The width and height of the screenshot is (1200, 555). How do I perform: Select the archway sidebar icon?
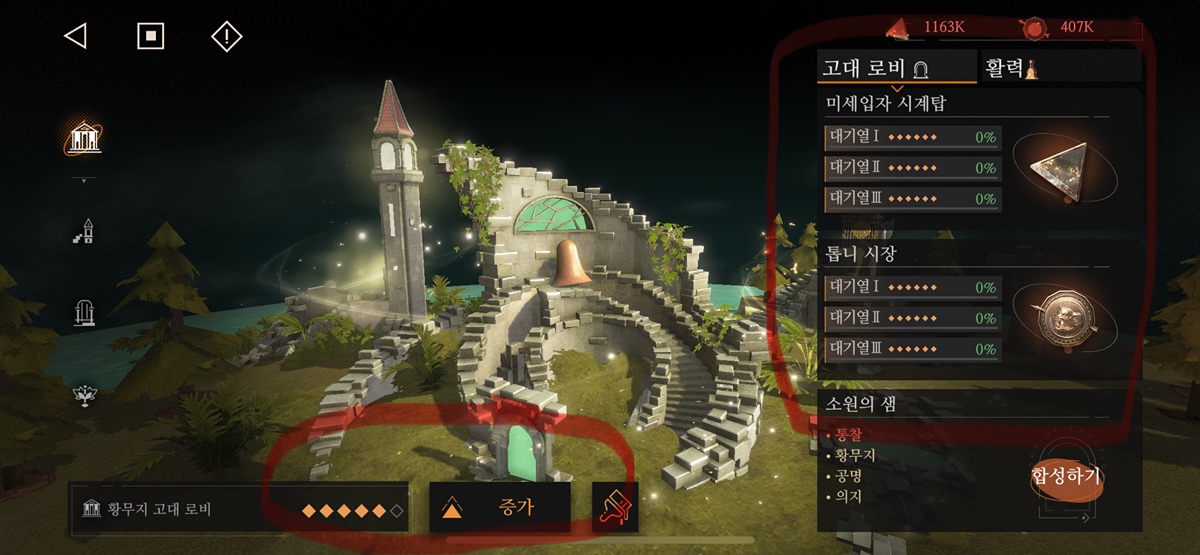[84, 314]
